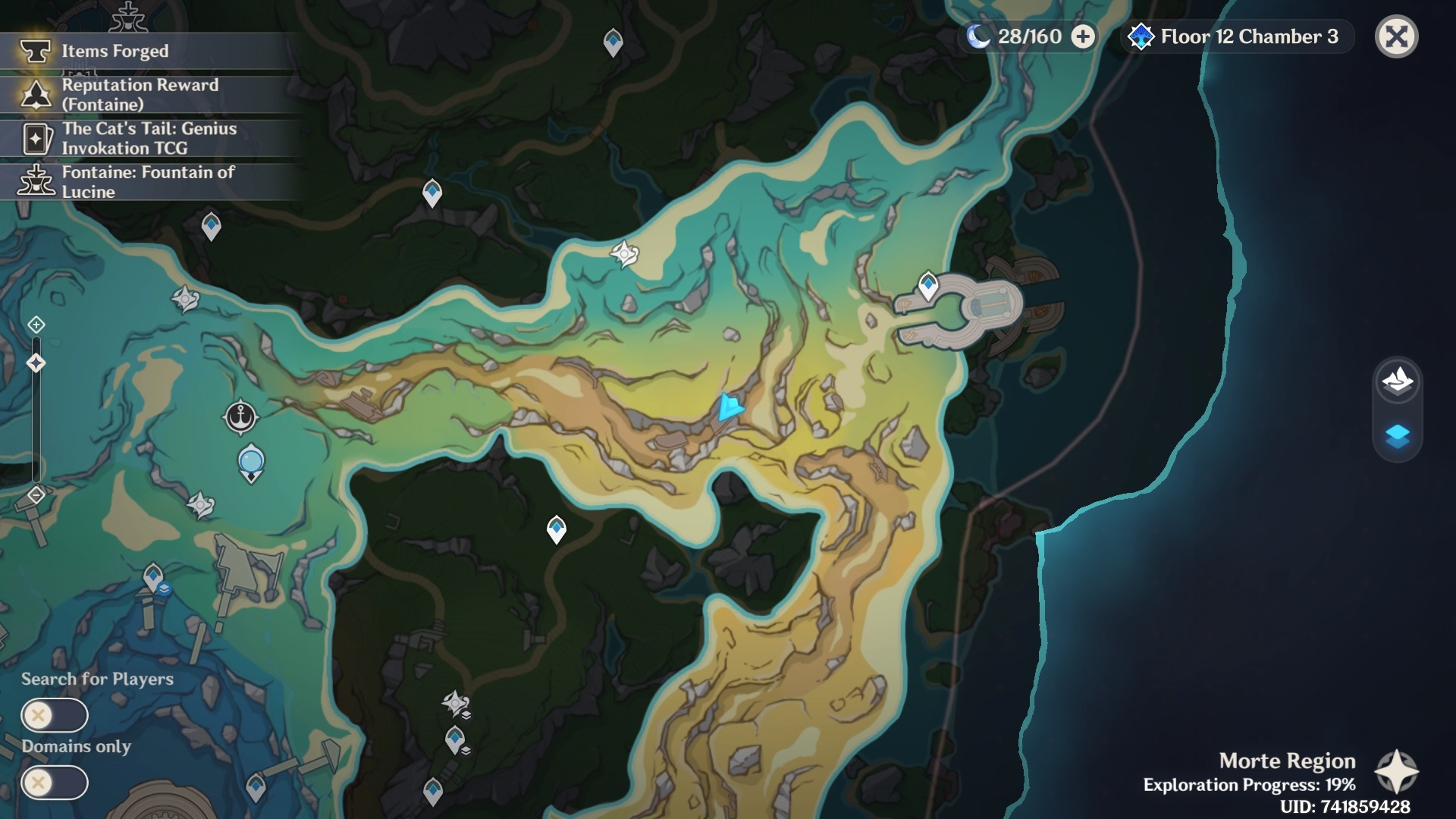Screen dimensions: 1456x819
Task: Adjust the map zoom slider handle
Action: [x=36, y=363]
